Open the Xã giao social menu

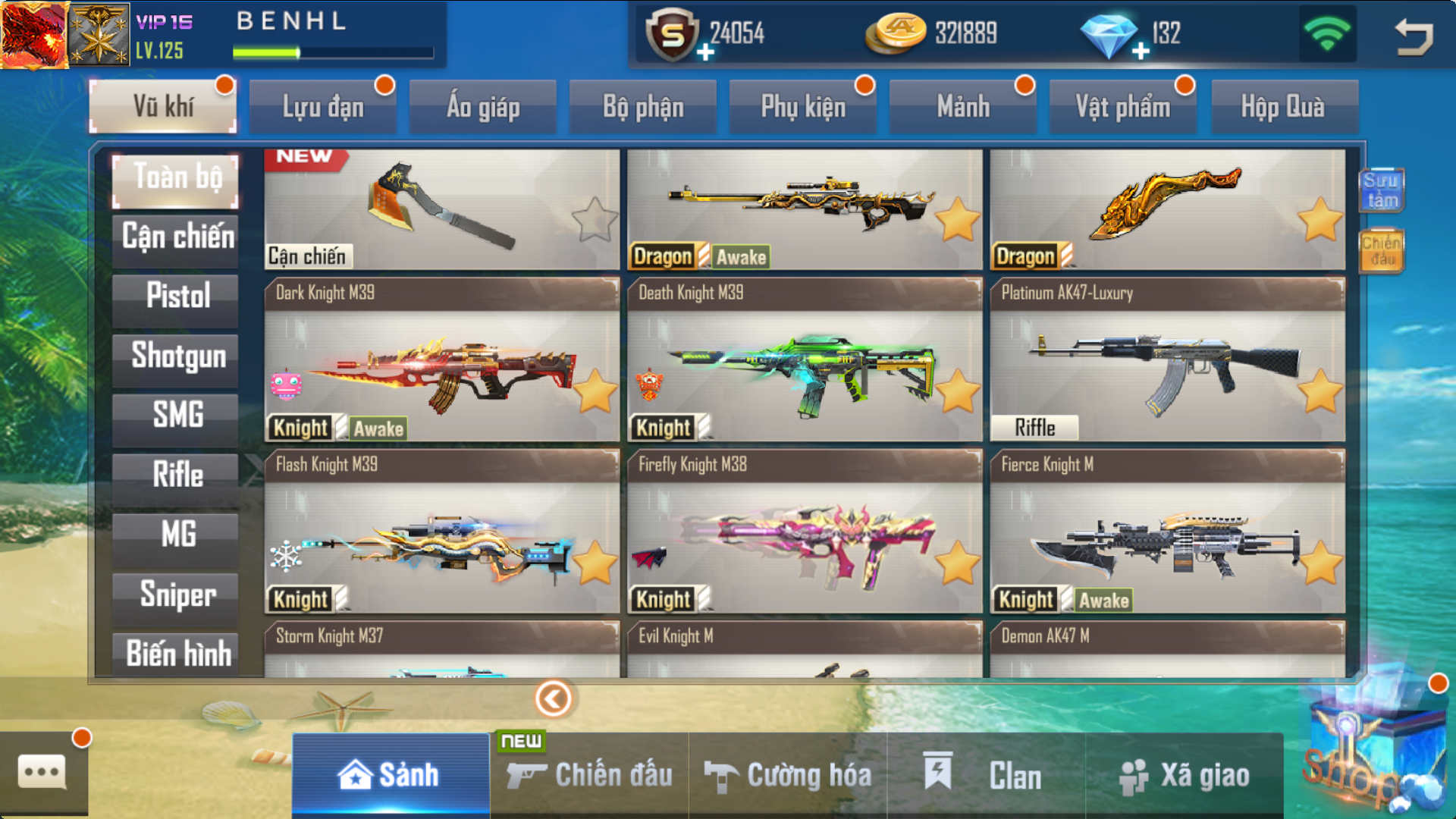(1185, 775)
